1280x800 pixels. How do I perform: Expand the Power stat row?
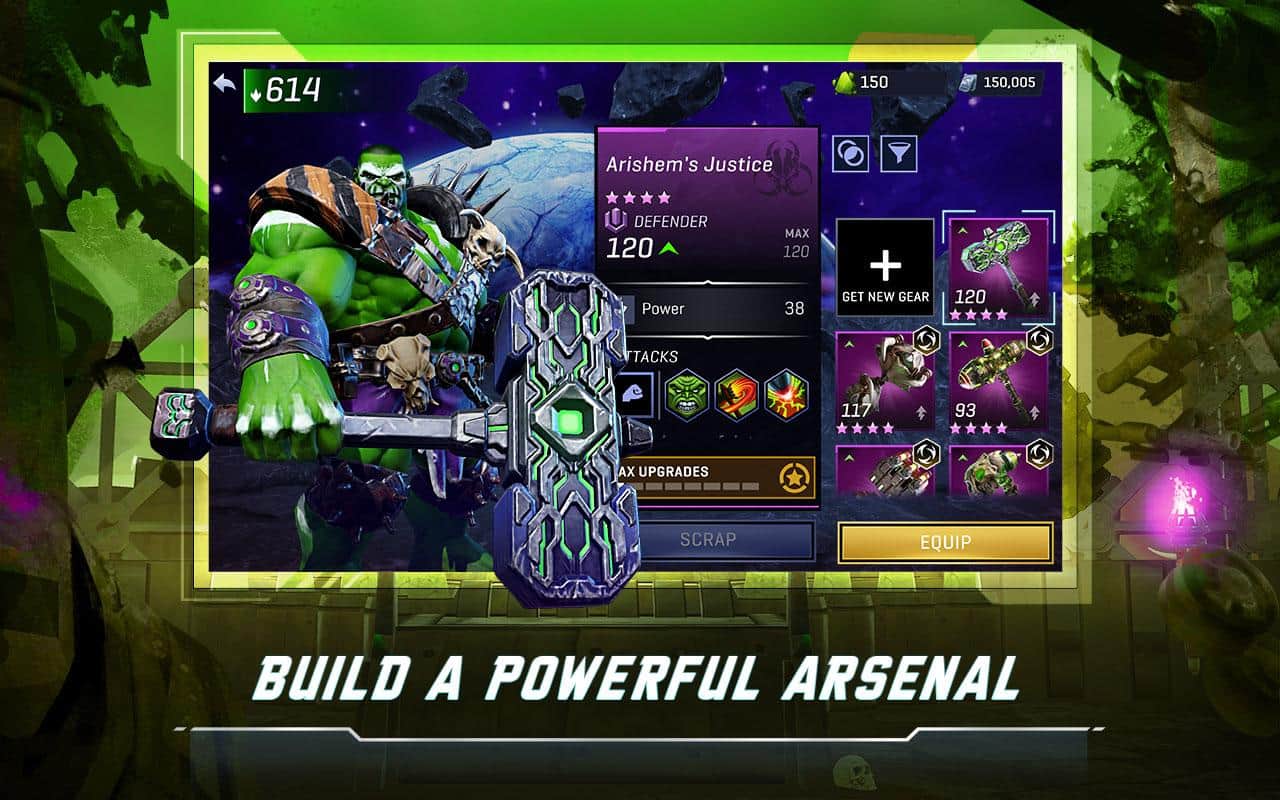[x=708, y=309]
